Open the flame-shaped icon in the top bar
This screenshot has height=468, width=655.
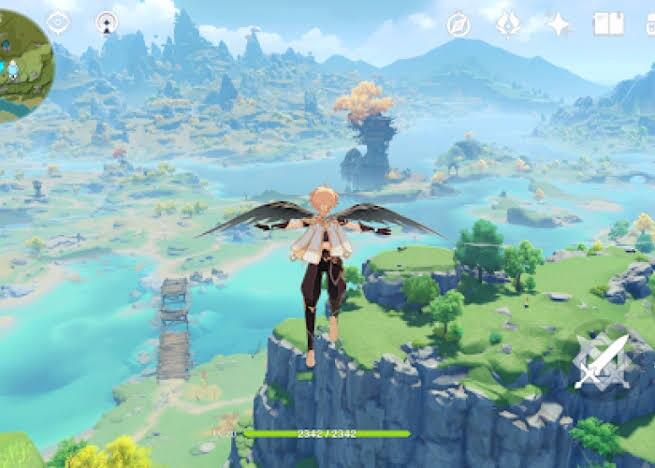[x=508, y=24]
